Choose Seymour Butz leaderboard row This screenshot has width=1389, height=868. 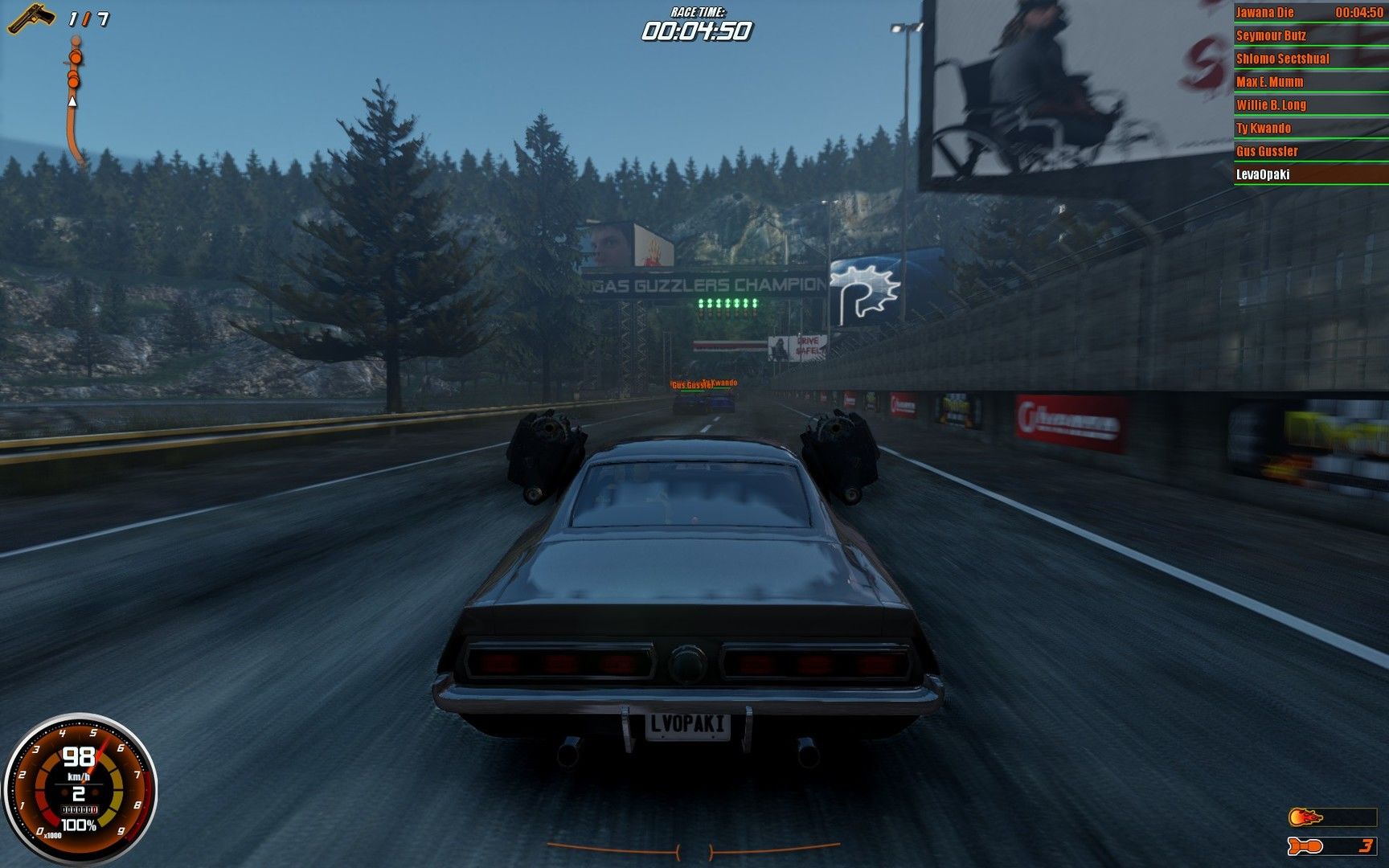tap(1310, 36)
